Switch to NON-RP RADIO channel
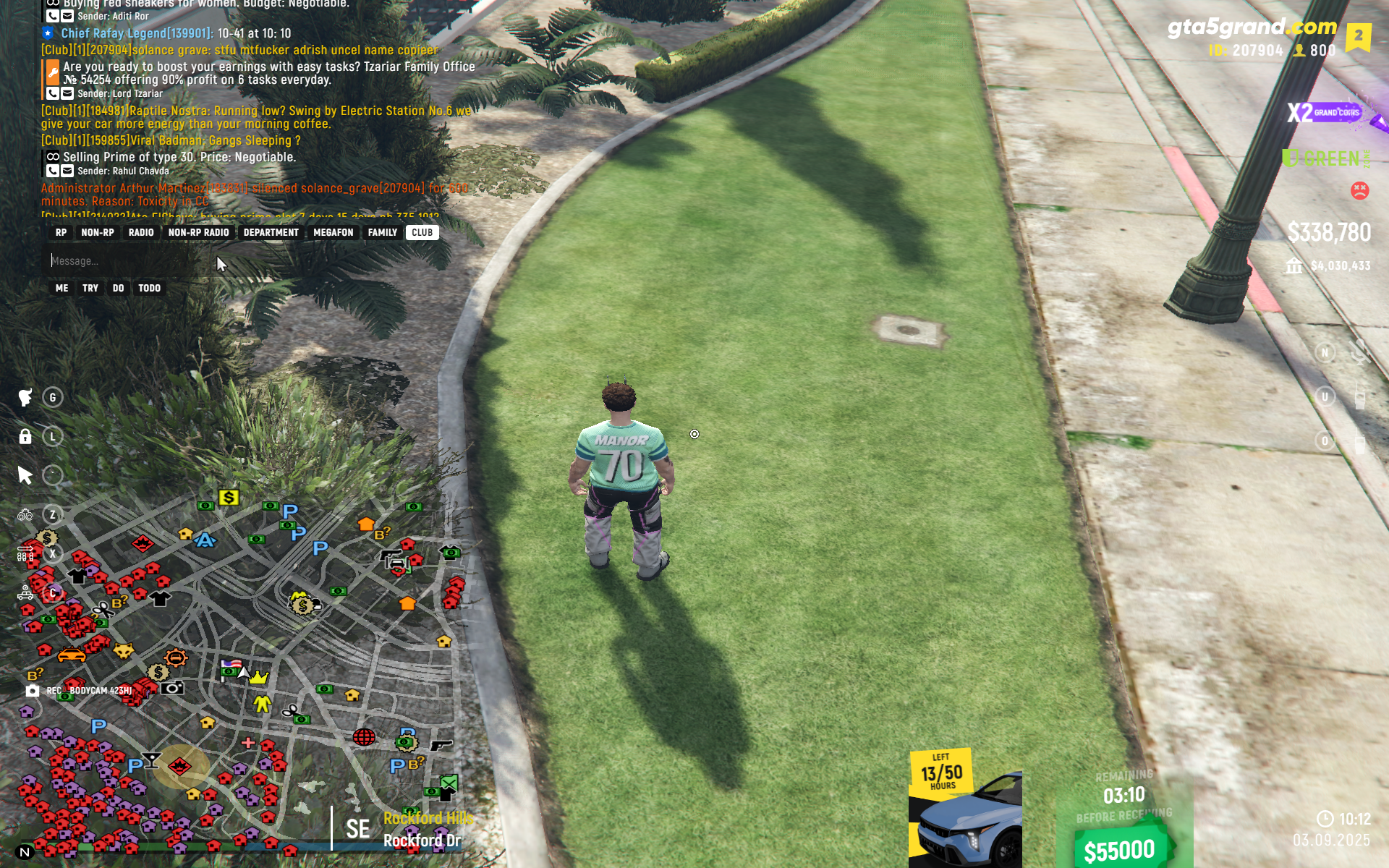1389x868 pixels. pyautogui.click(x=198, y=232)
